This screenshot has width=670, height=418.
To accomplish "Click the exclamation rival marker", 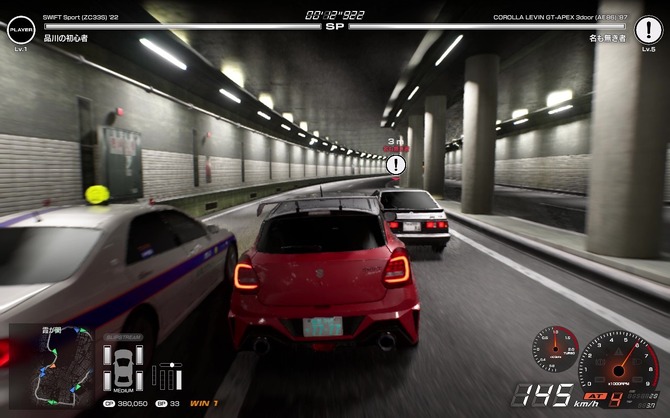I will point(397,166).
